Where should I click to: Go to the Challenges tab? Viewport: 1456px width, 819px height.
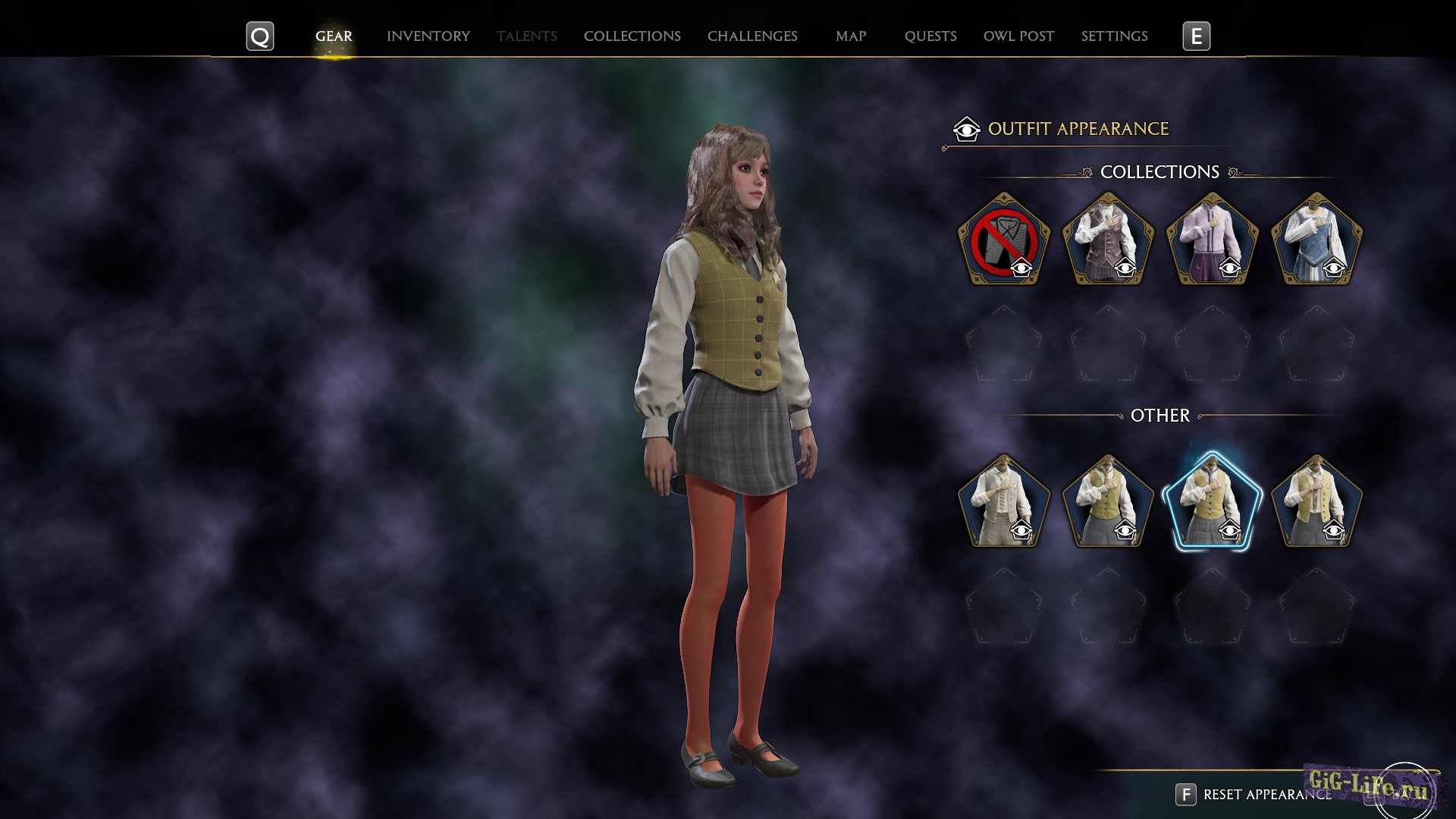click(x=752, y=36)
